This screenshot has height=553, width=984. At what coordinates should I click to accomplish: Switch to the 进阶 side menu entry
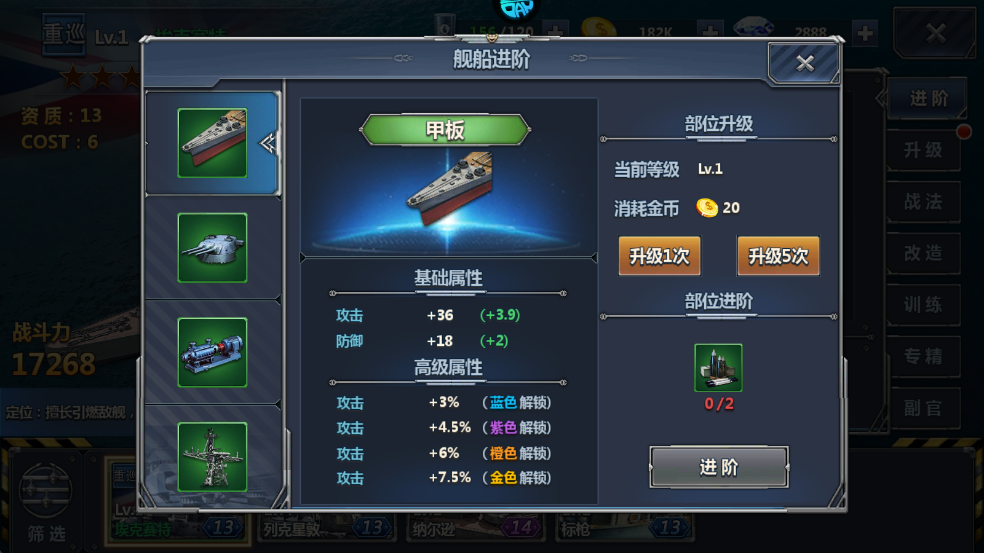click(927, 99)
